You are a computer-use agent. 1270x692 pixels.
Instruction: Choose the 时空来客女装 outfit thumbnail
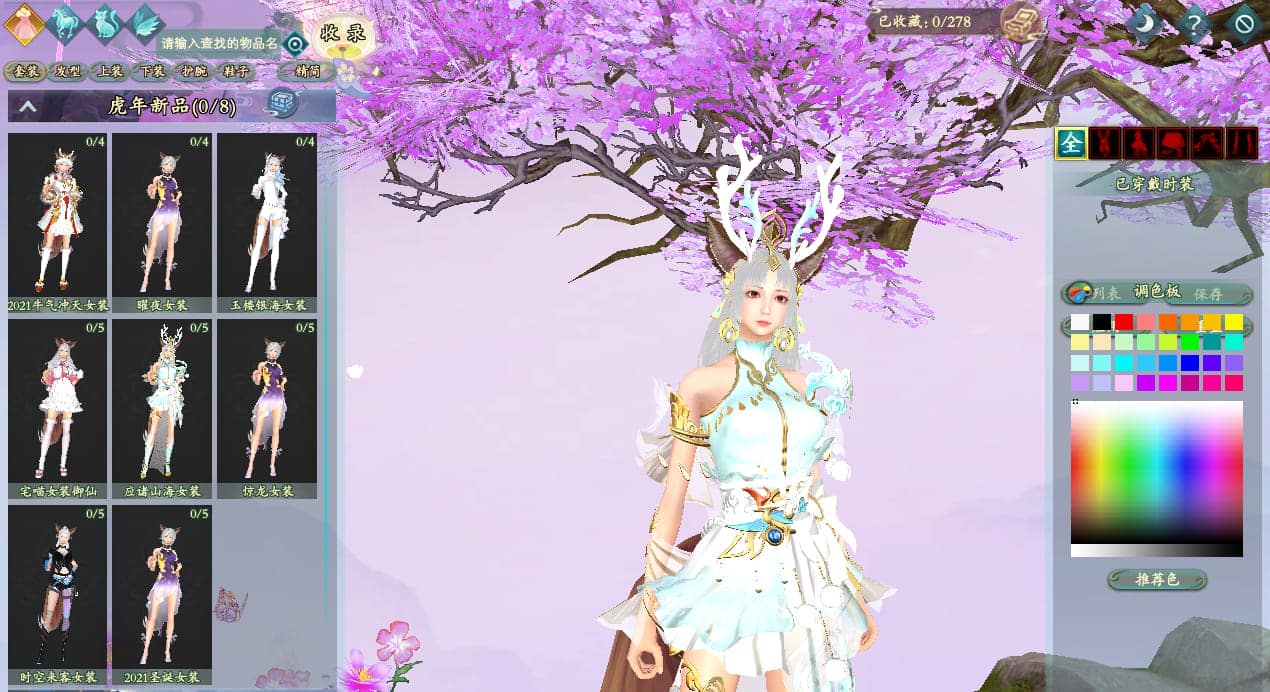pyautogui.click(x=58, y=586)
